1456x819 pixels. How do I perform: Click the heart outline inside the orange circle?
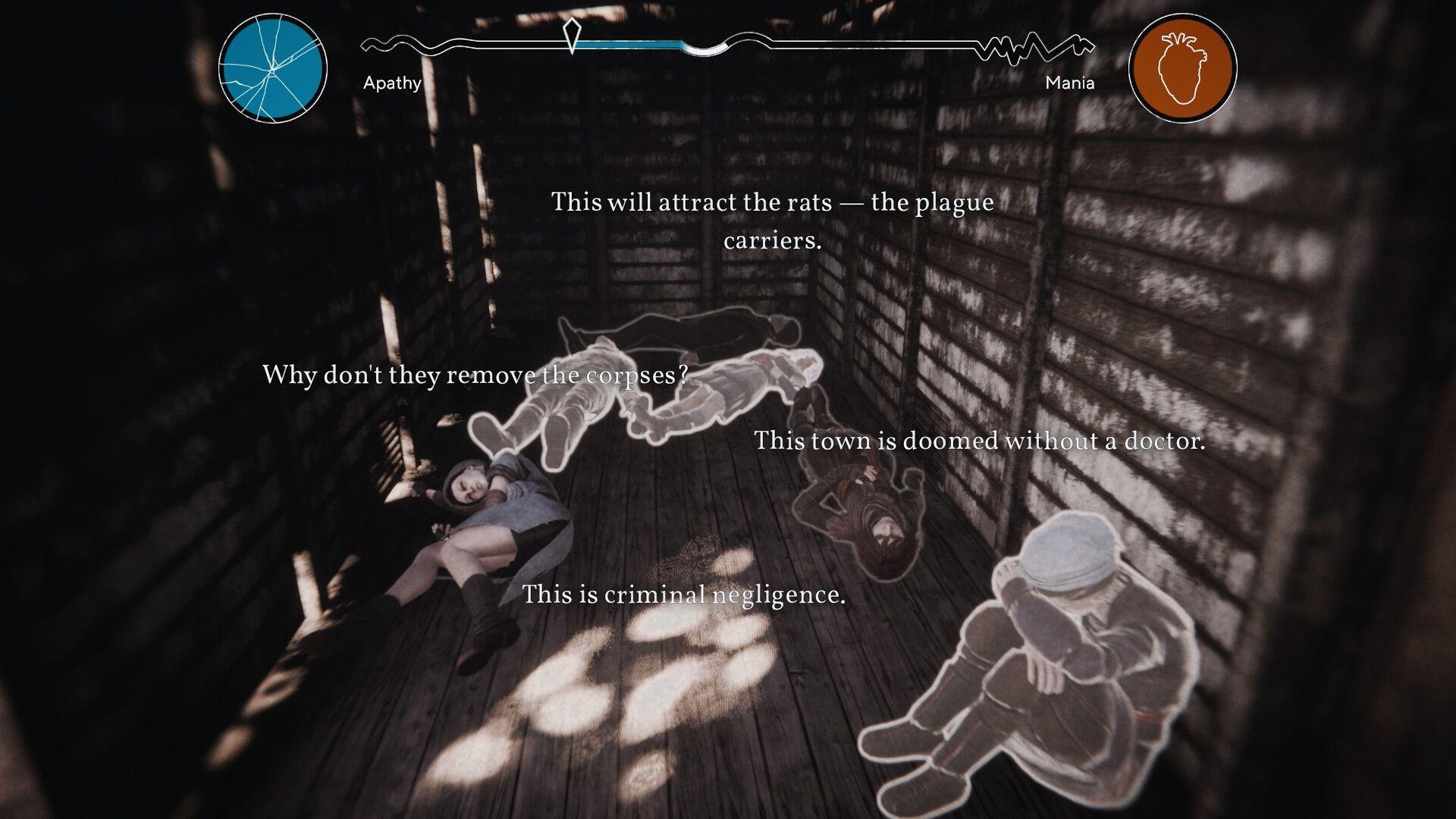[x=1181, y=68]
